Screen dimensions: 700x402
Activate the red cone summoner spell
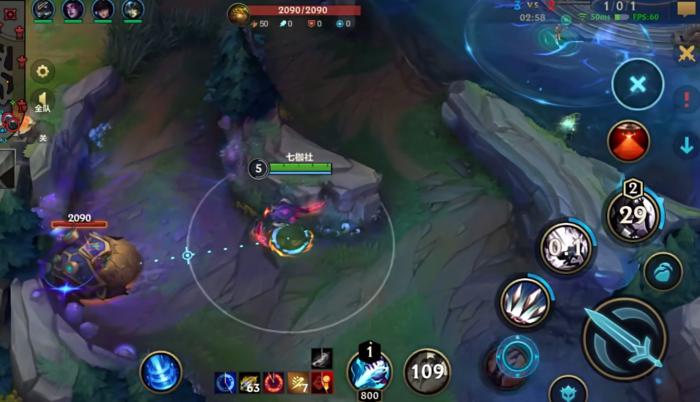pos(628,141)
